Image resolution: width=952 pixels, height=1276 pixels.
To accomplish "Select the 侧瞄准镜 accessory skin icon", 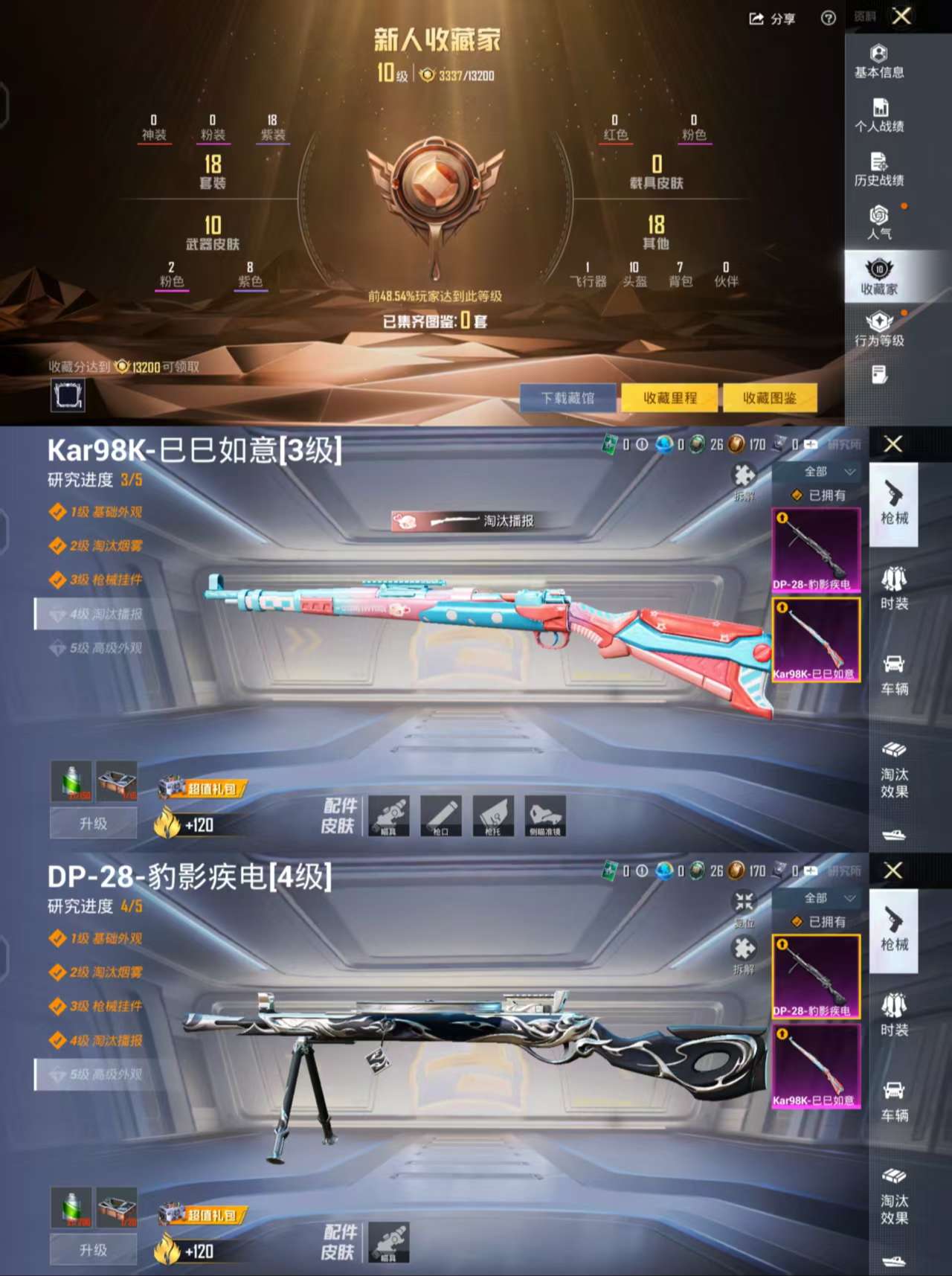I will (x=545, y=816).
